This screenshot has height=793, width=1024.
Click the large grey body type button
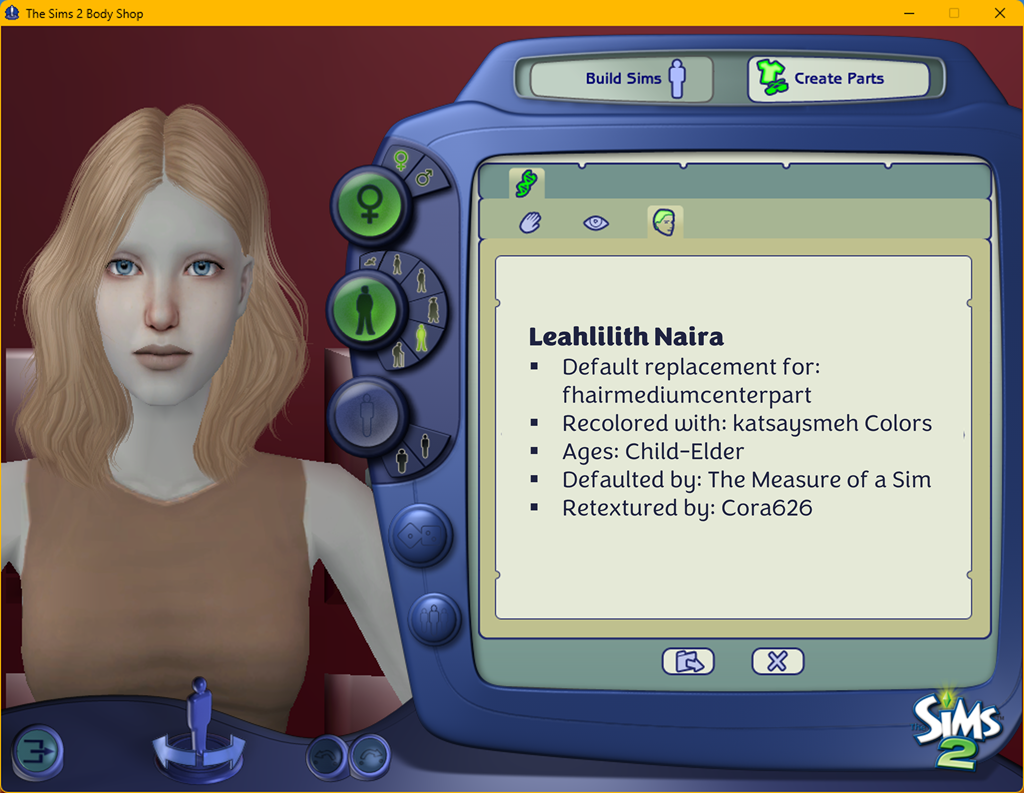(x=367, y=413)
